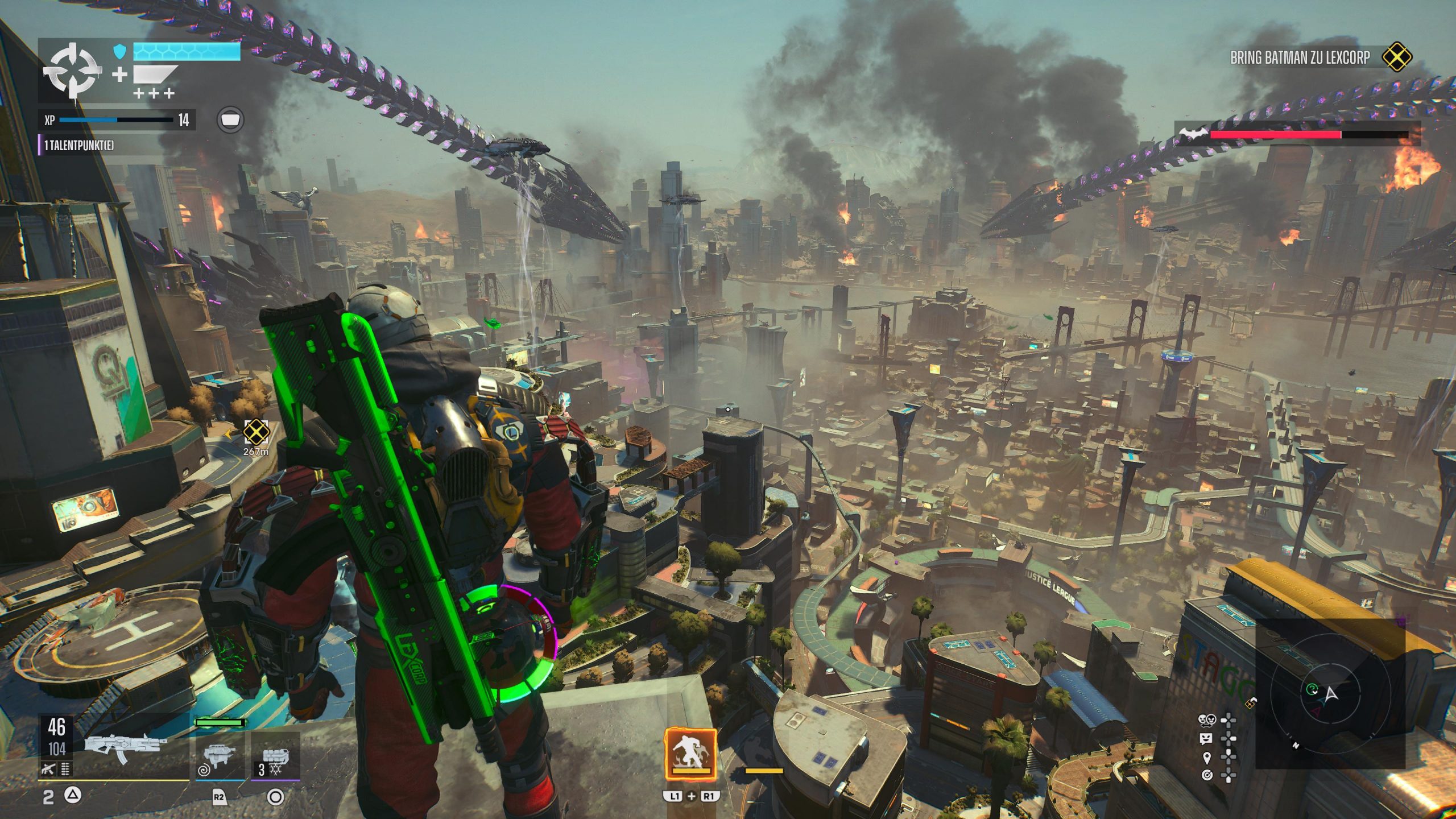Screen dimensions: 1456x819
Task: Select the 267m objective waypoint marker
Action: (x=256, y=432)
